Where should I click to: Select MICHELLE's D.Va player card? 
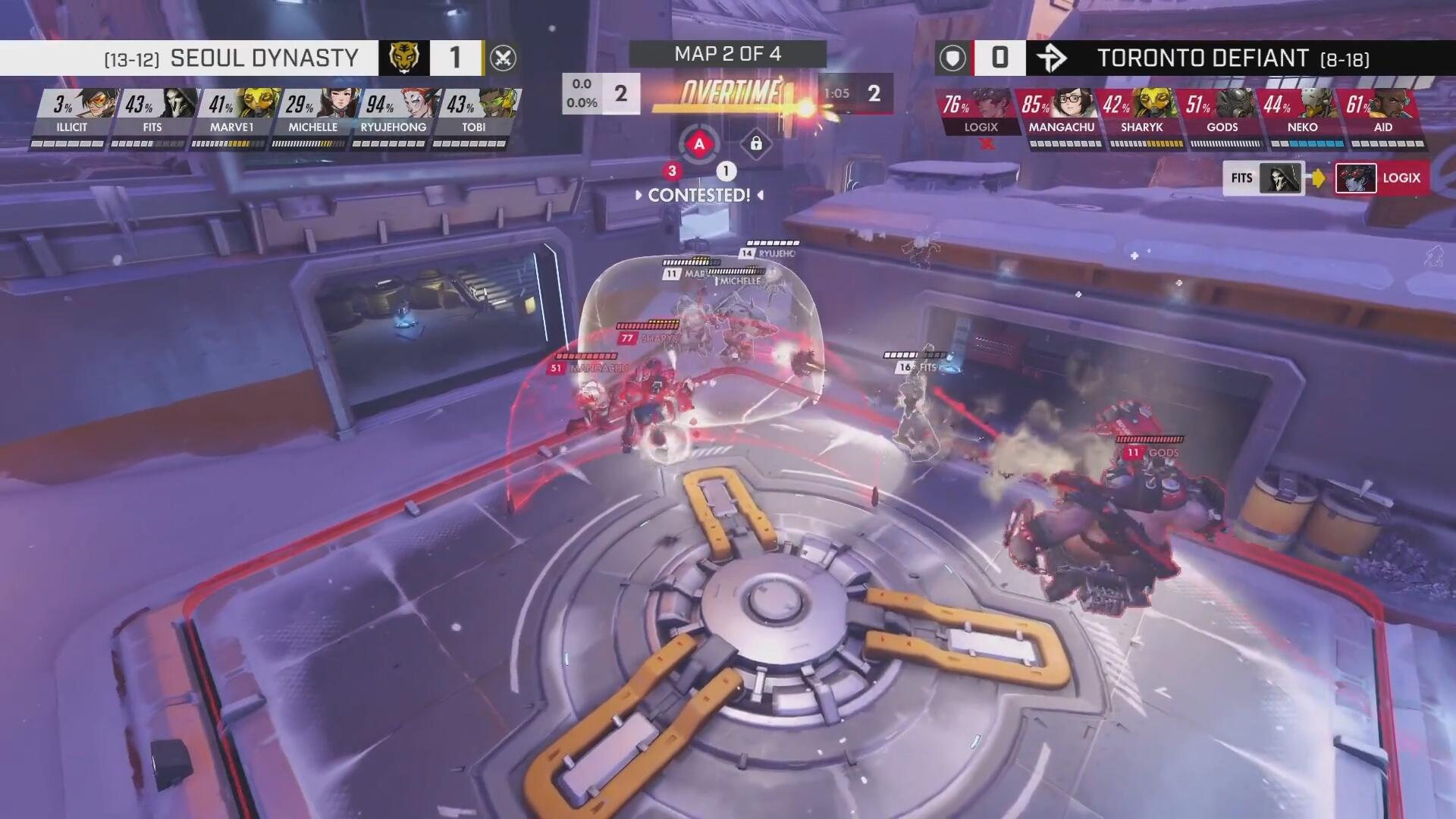point(312,114)
